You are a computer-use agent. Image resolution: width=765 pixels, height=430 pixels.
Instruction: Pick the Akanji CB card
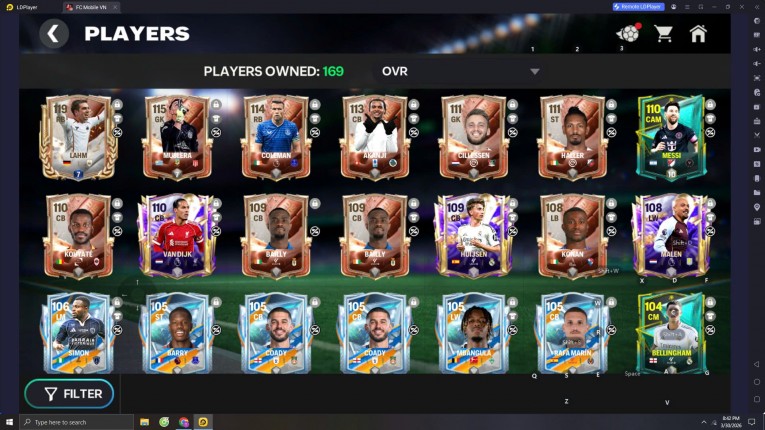[374, 138]
